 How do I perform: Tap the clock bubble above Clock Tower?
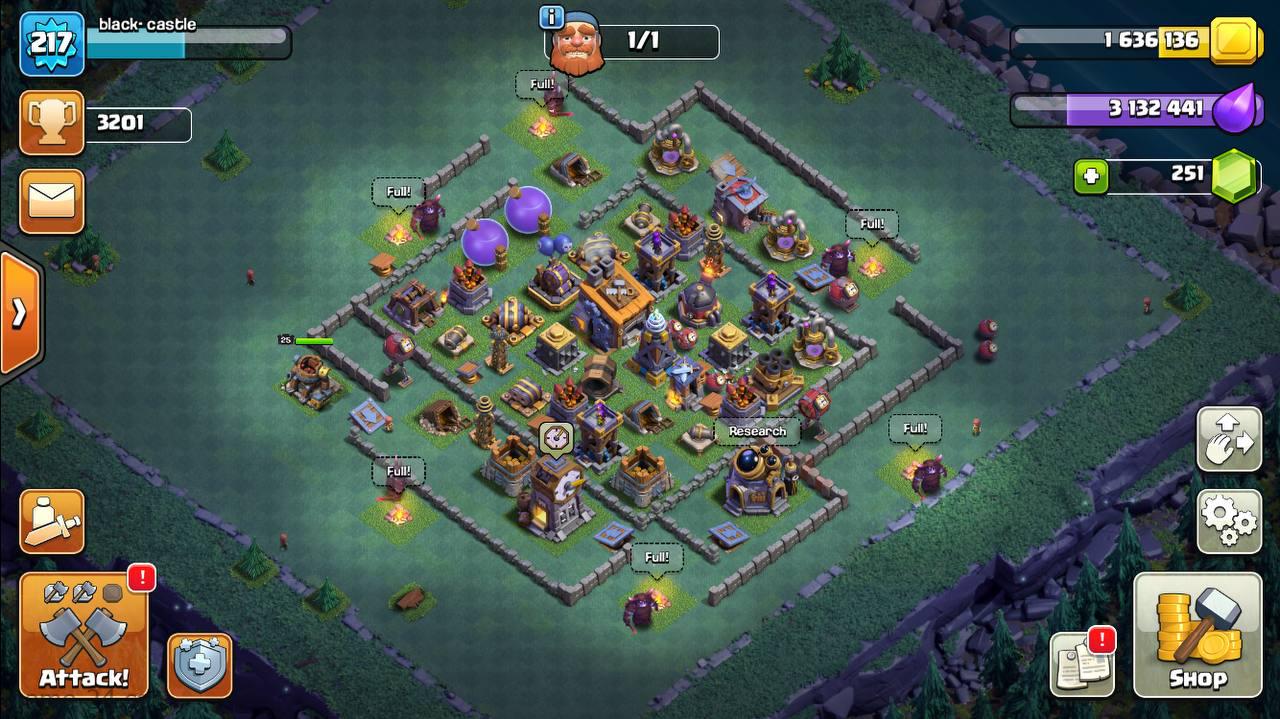click(x=556, y=437)
